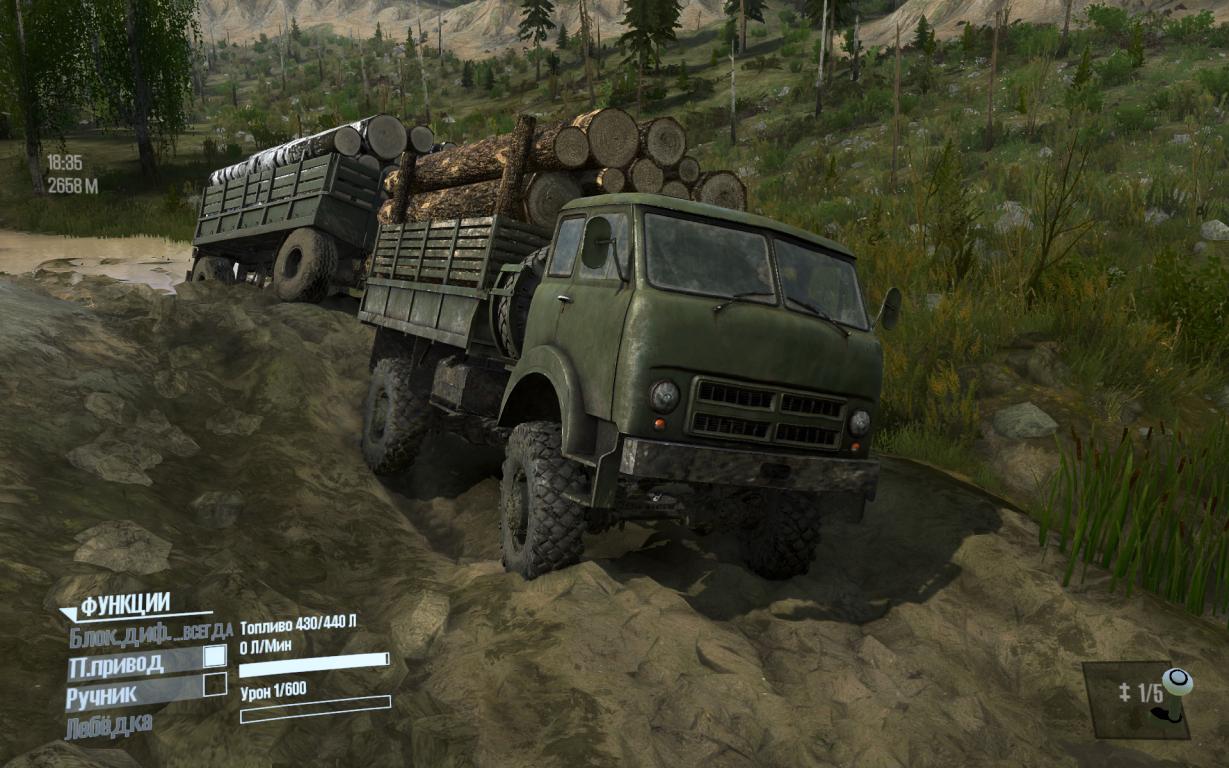Enable the Ручник handbrake checkbox
This screenshot has height=768, width=1229.
[x=214, y=685]
